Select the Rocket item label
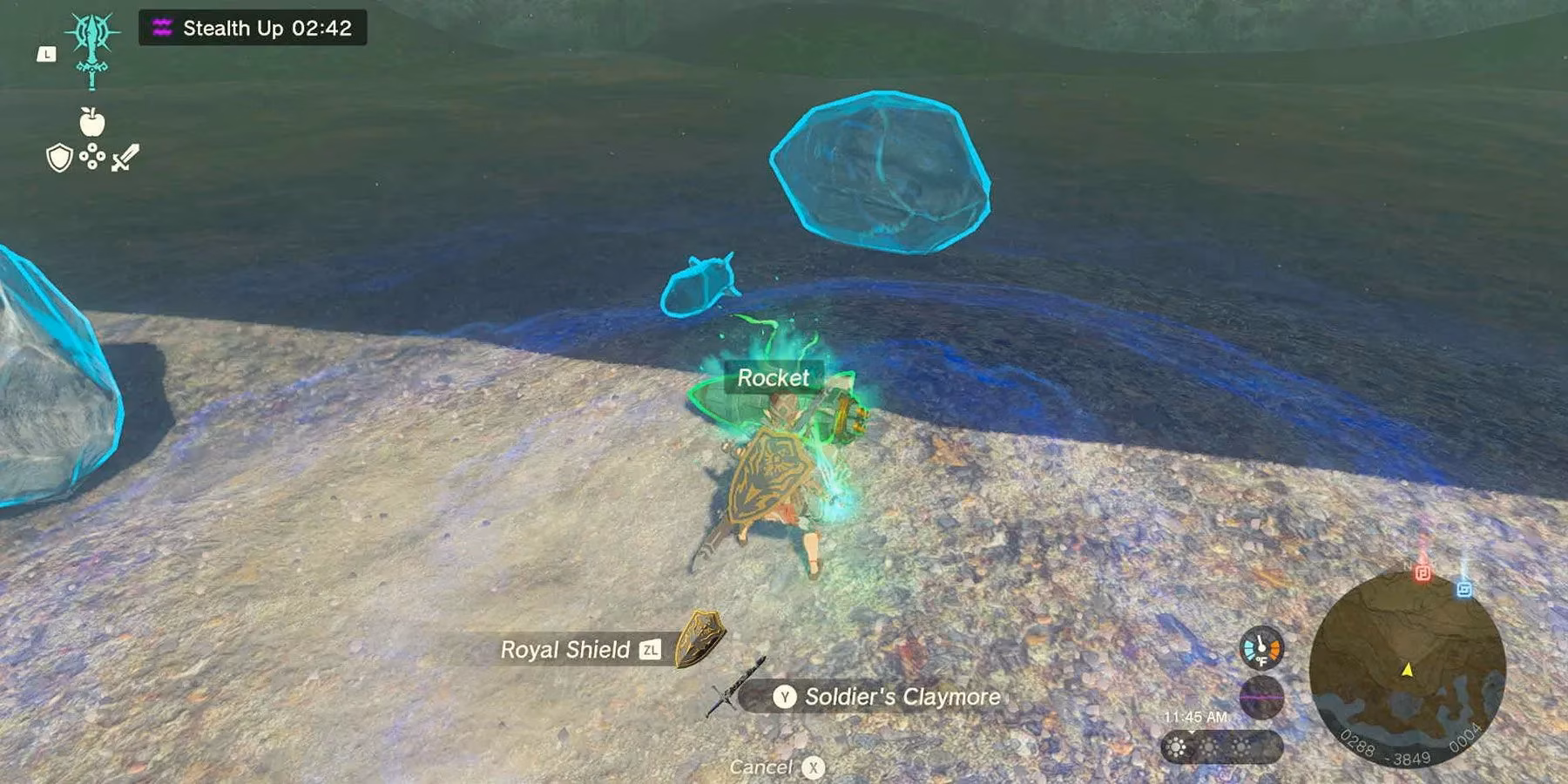The width and height of the screenshot is (1568, 784). pyautogui.click(x=773, y=378)
